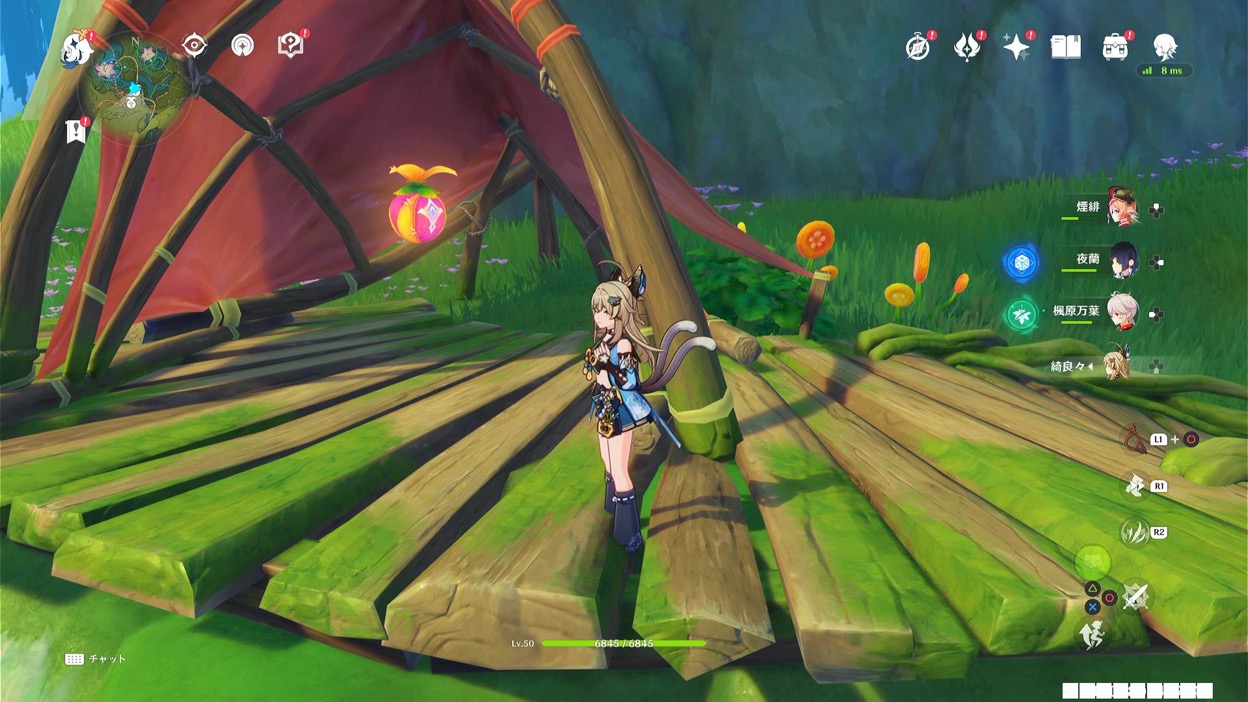Select active character 綺良々 in party list
1248x702 pixels.
1116,366
